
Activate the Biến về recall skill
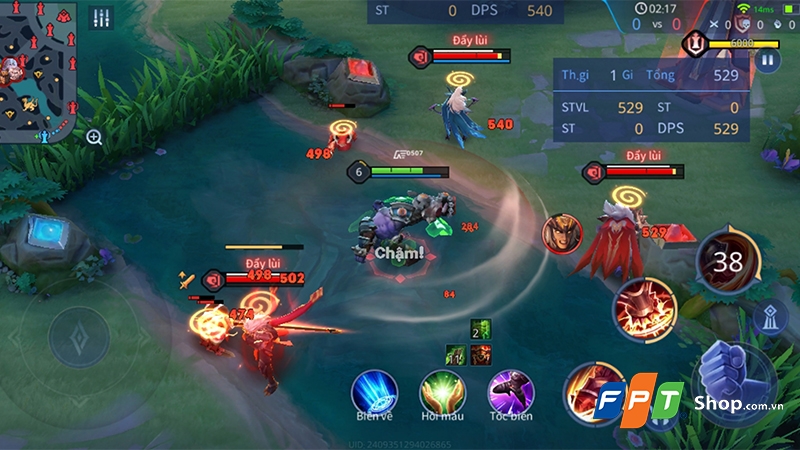(x=374, y=390)
